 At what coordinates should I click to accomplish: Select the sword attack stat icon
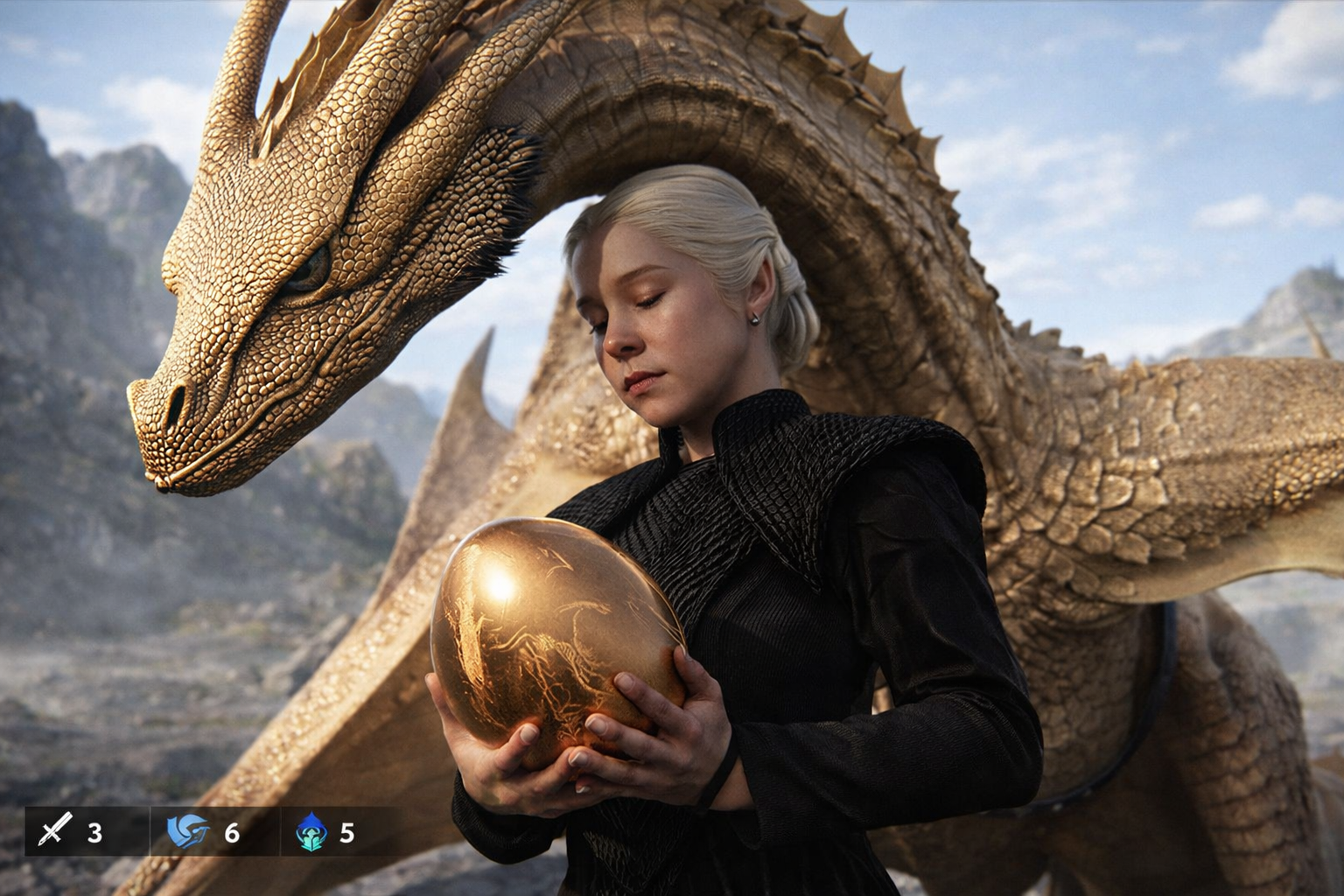coord(52,831)
